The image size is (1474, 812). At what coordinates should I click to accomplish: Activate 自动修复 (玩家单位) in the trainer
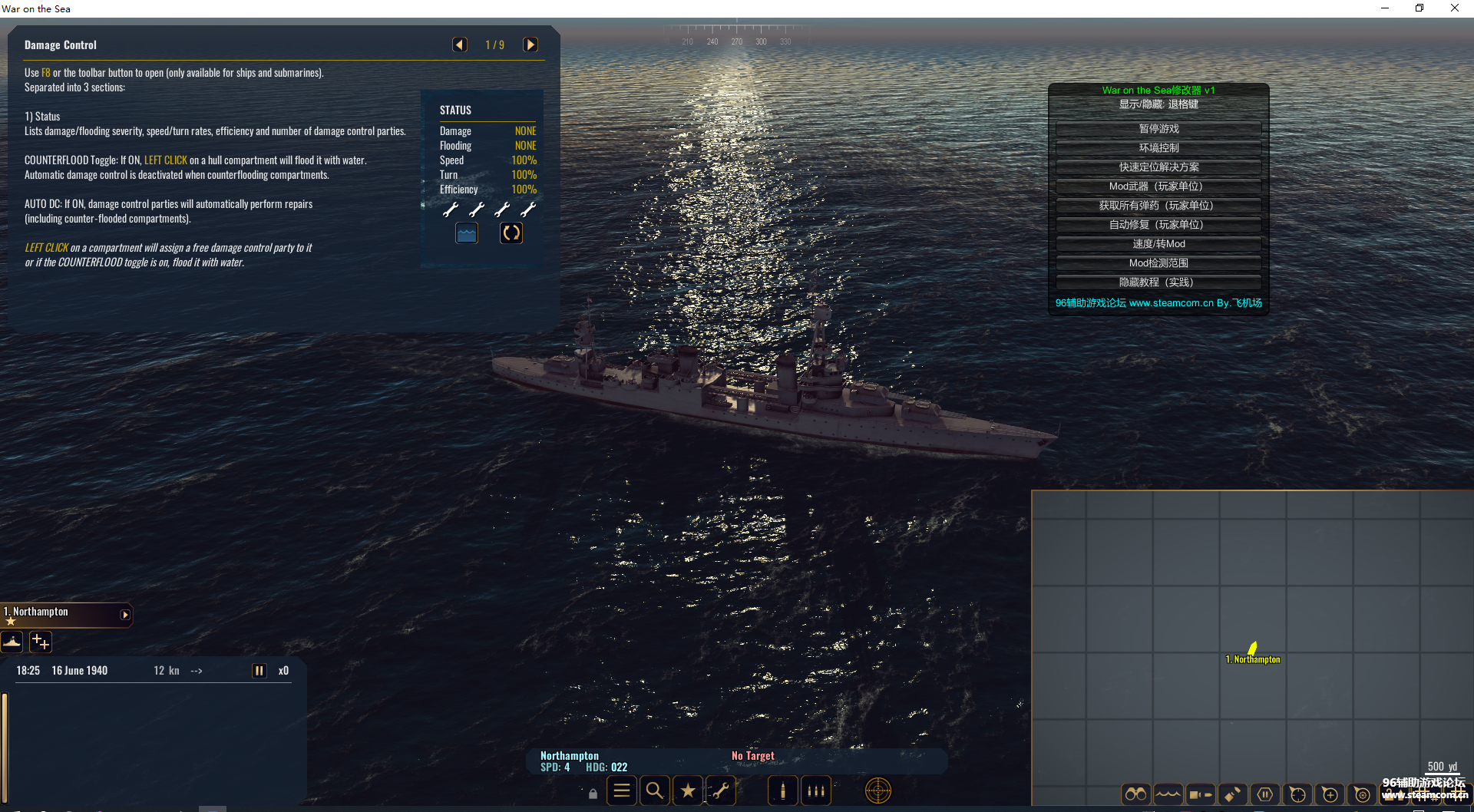tap(1158, 225)
